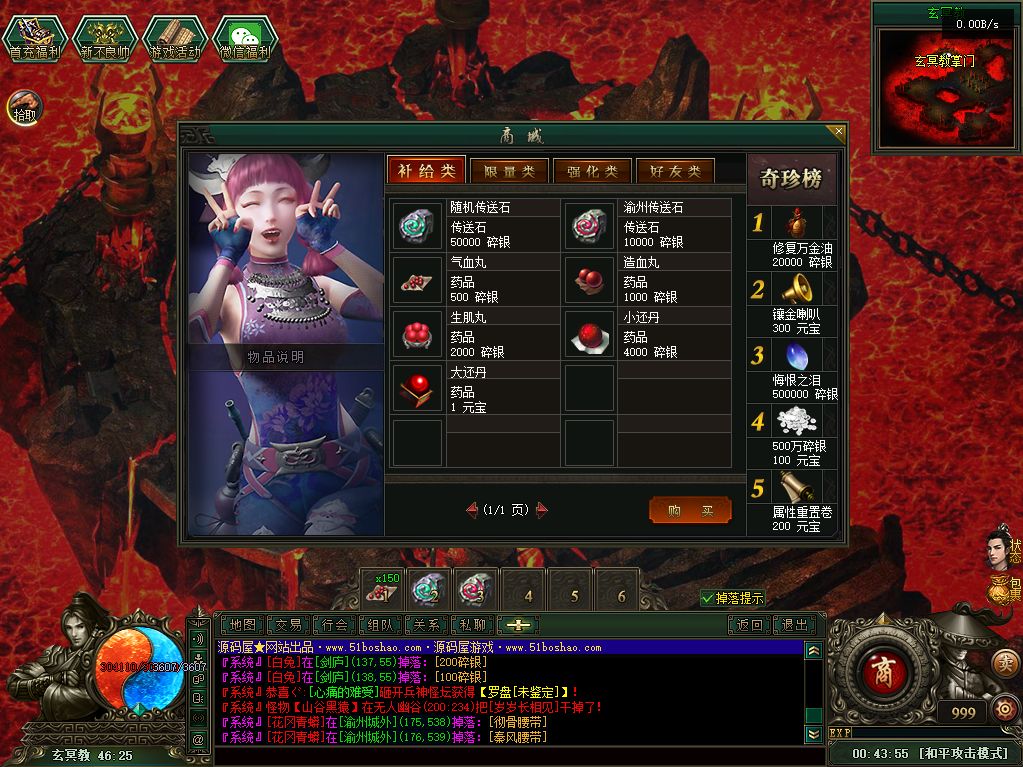The height and width of the screenshot is (767, 1023).
Task: Open the 行会 guild panel
Action: [336, 625]
